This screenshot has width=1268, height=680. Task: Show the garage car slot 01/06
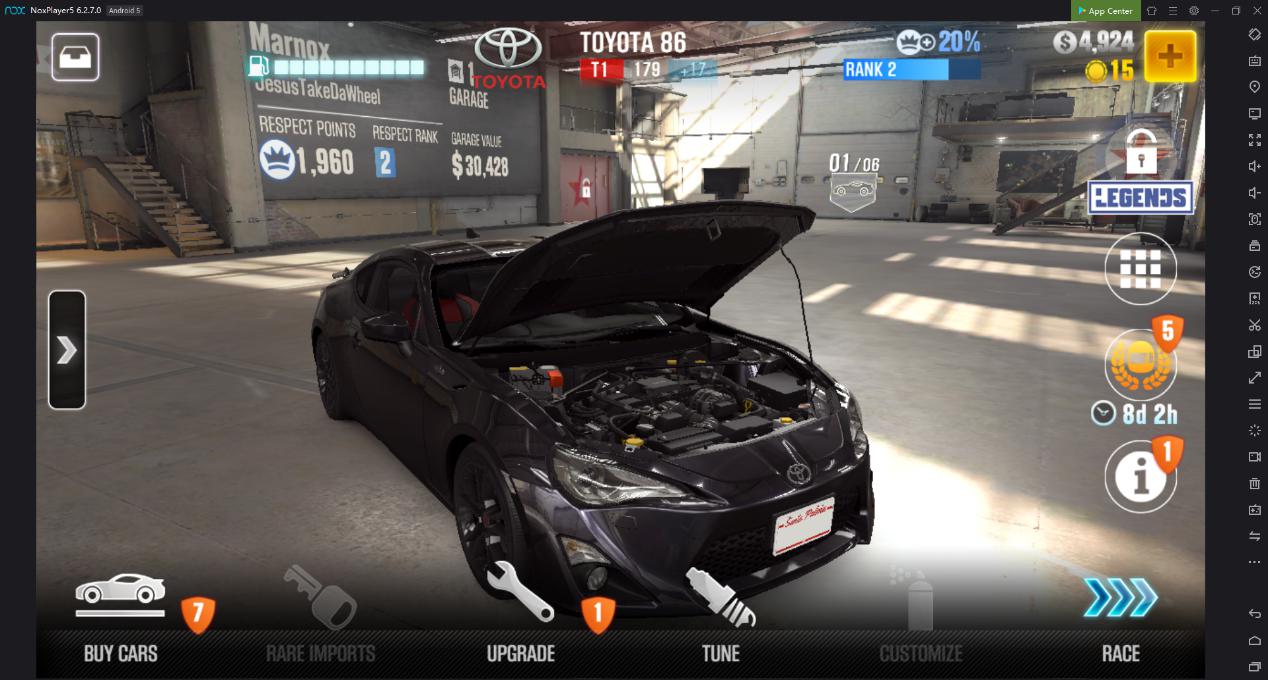[x=853, y=180]
